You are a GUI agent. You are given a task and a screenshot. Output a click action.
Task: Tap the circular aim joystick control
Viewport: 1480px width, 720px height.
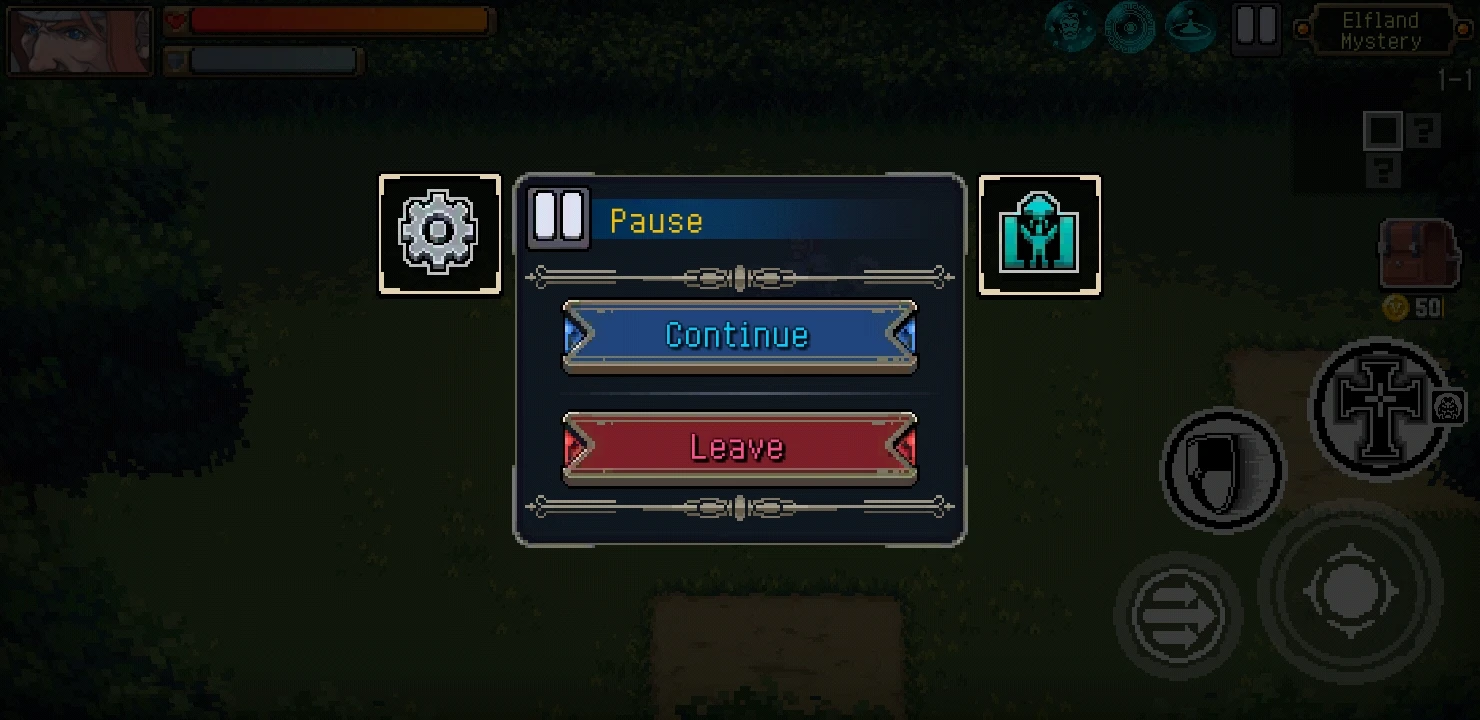pos(1351,590)
